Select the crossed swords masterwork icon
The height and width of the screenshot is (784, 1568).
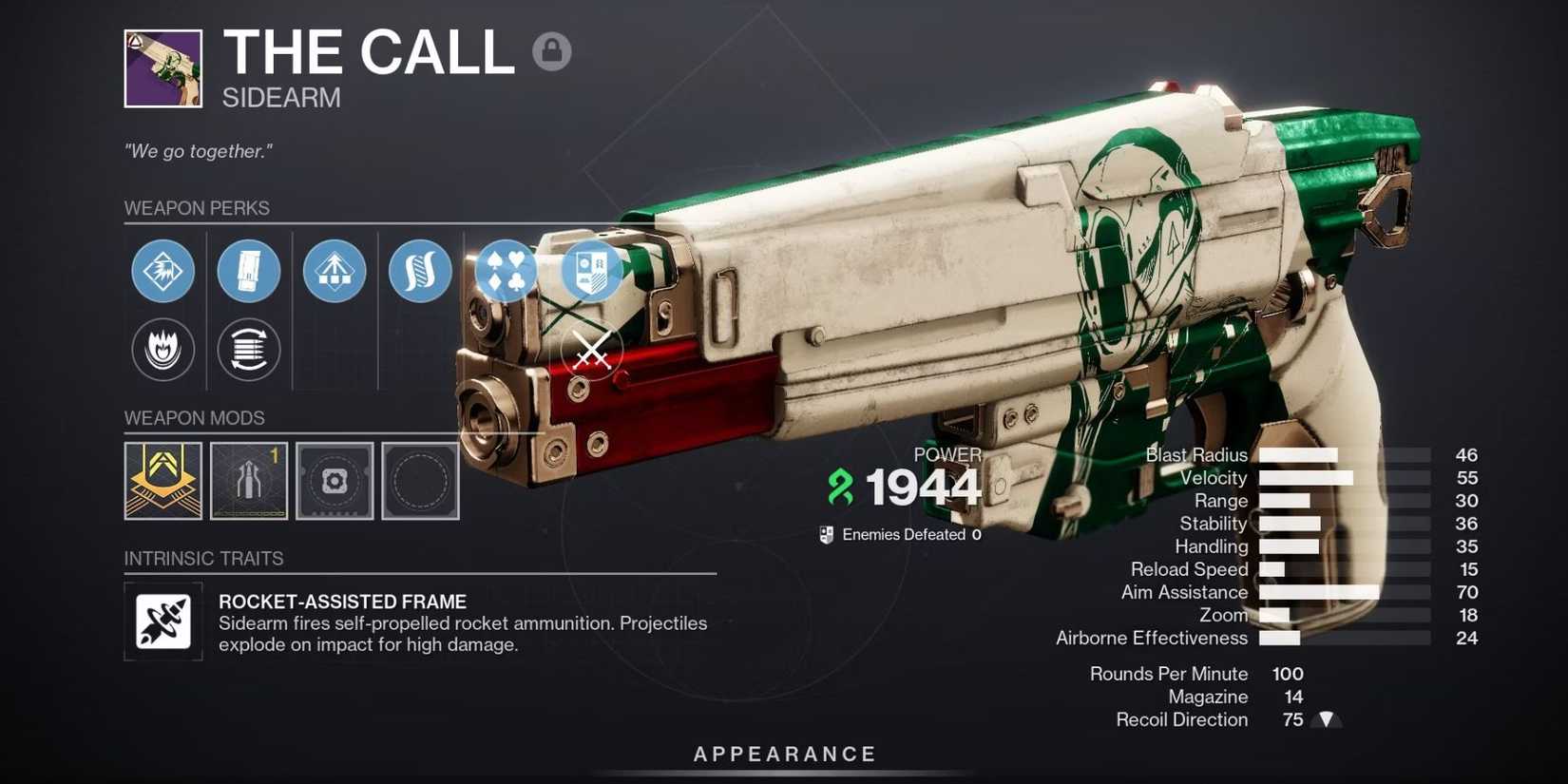(x=593, y=351)
